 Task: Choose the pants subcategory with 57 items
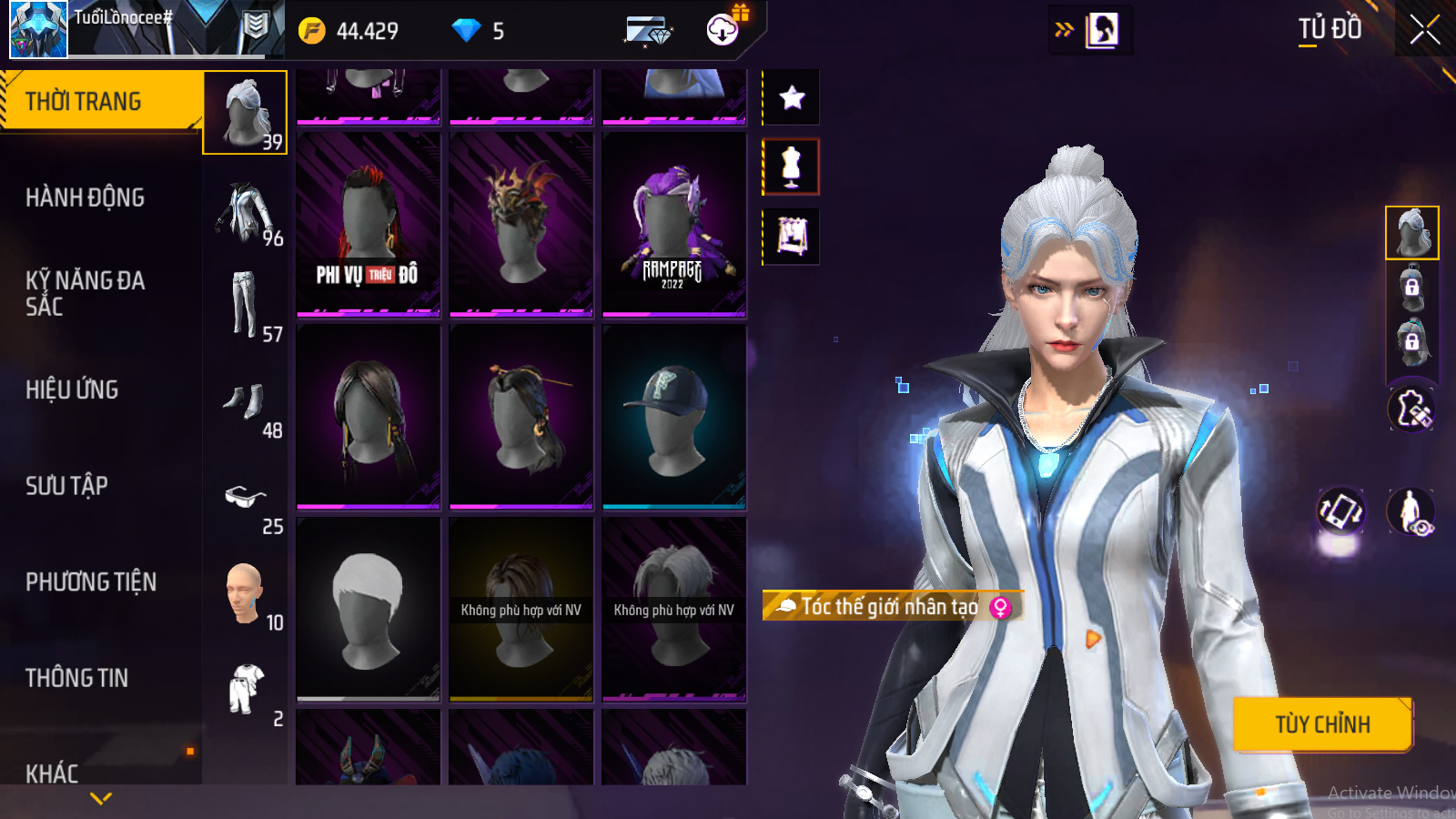point(246,308)
